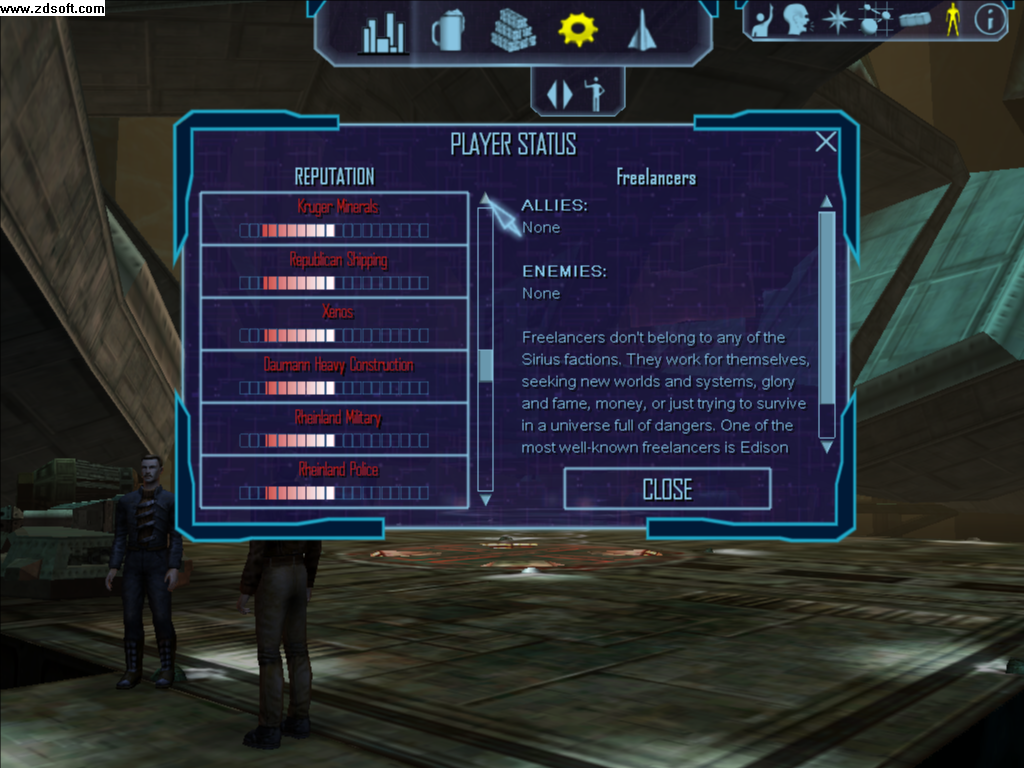Visit the bar via beer mug icon
The image size is (1024, 768).
point(447,31)
